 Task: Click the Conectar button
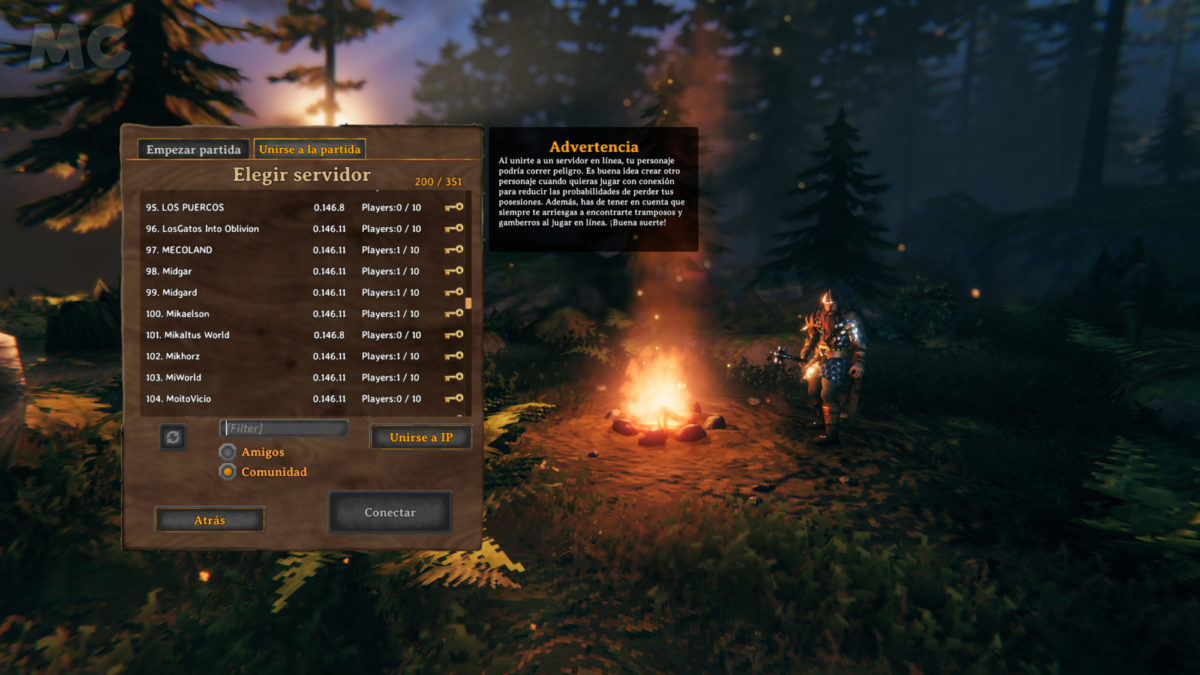[390, 512]
